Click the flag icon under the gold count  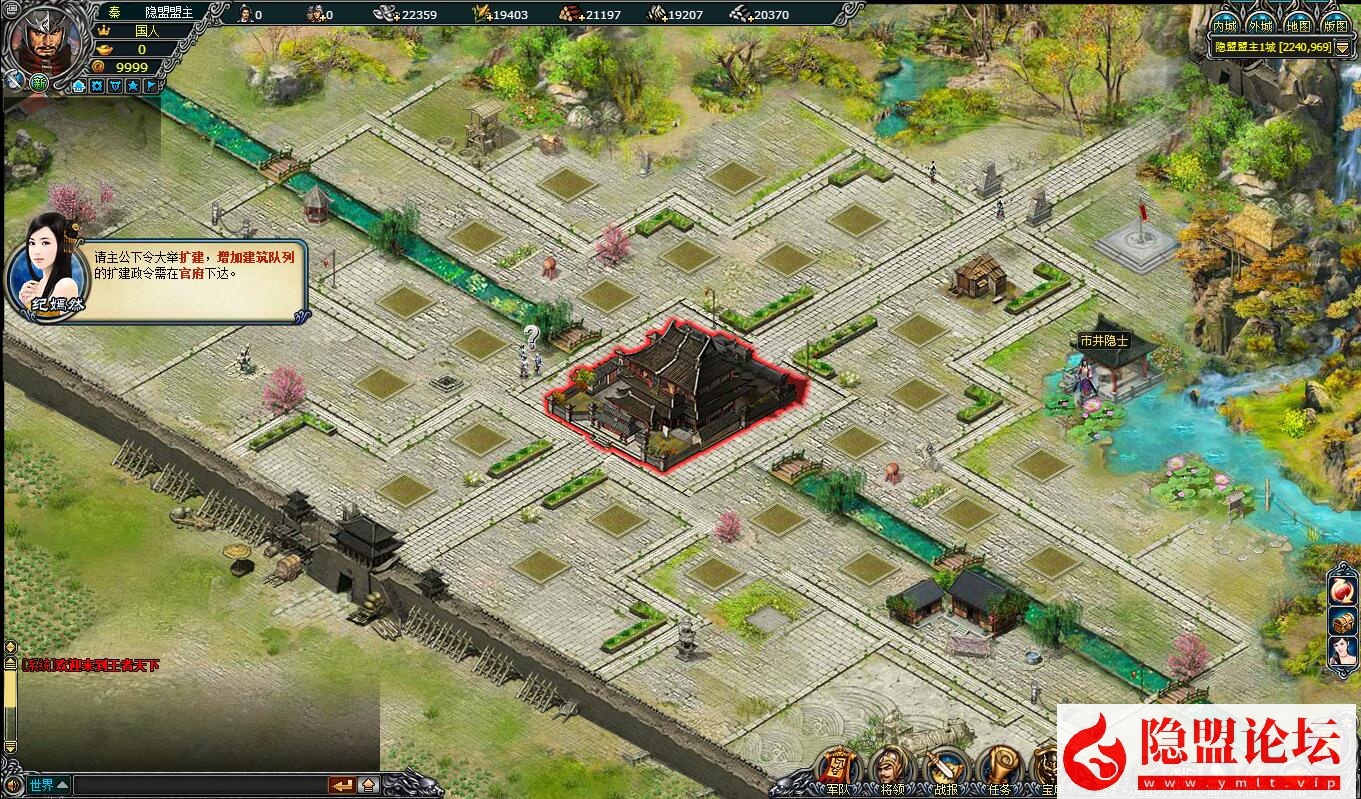(151, 86)
